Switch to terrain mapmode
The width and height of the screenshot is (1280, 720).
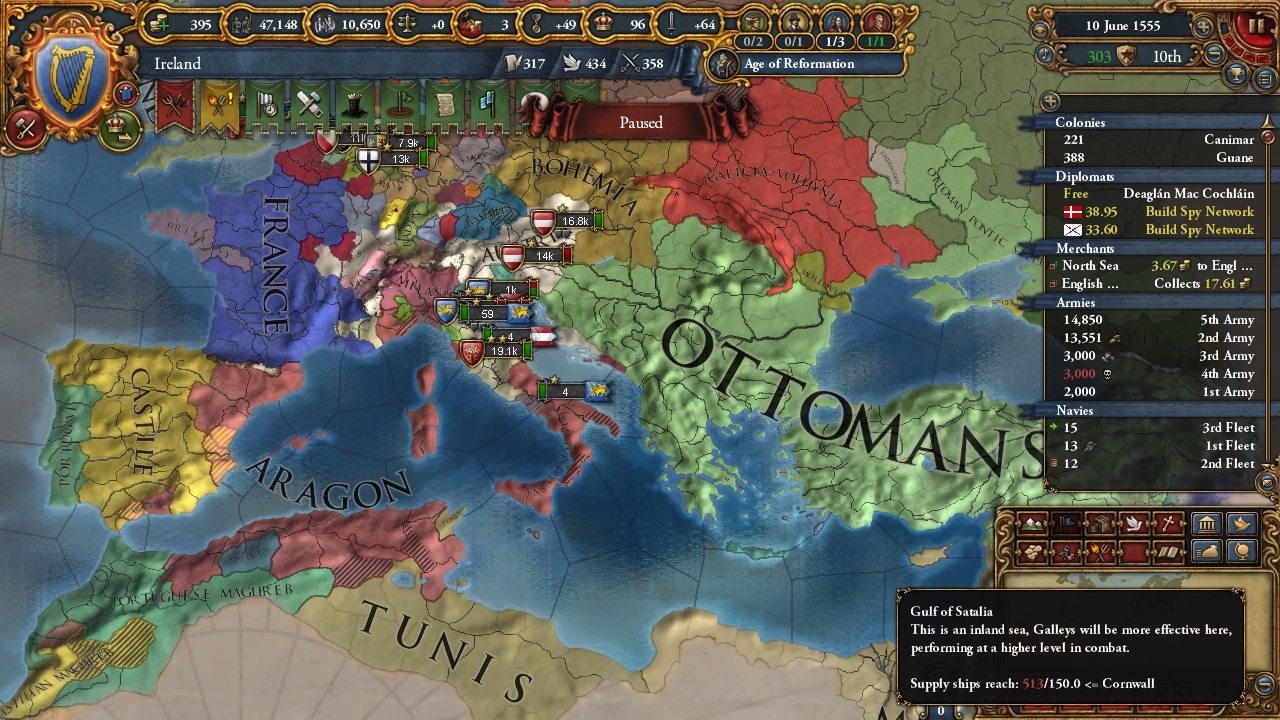click(x=1030, y=524)
